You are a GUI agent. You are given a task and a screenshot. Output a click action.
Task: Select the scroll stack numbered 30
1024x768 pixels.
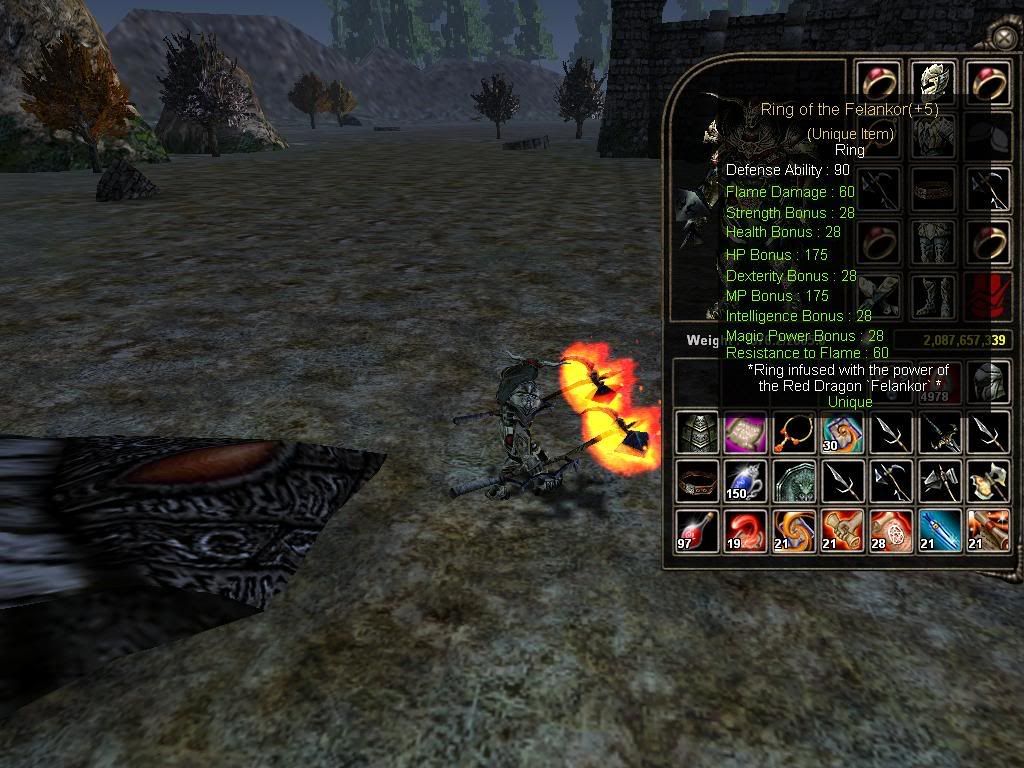(842, 432)
